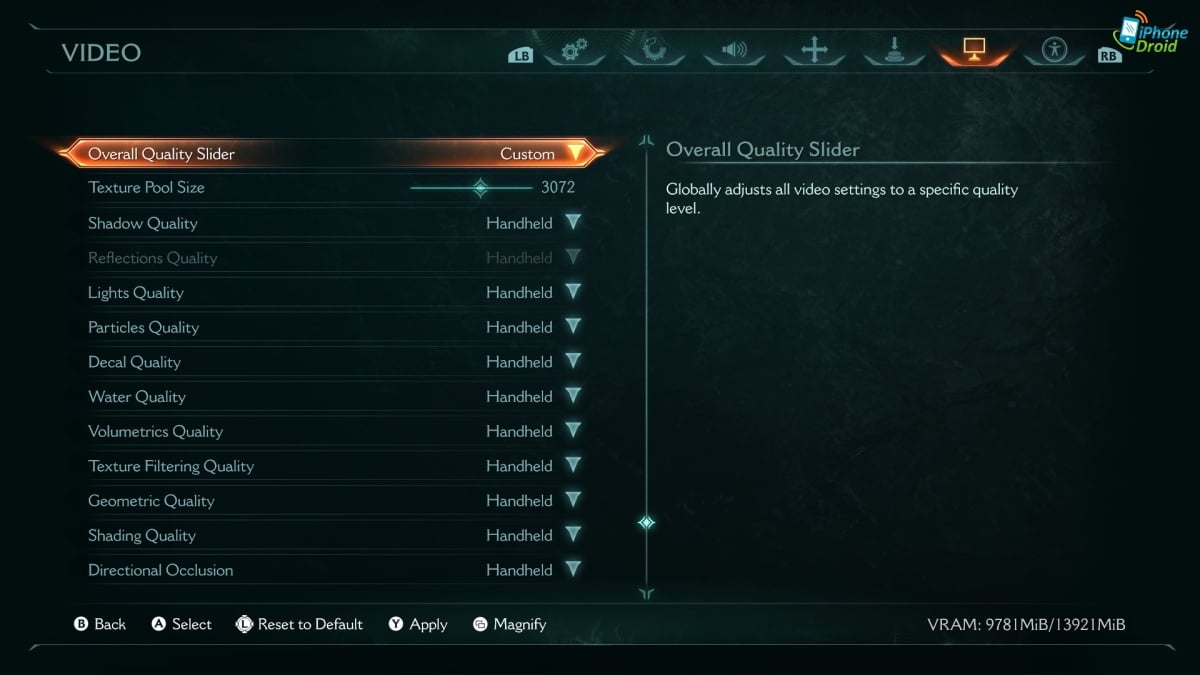Switch to the four-arrow controls tab

(x=814, y=50)
